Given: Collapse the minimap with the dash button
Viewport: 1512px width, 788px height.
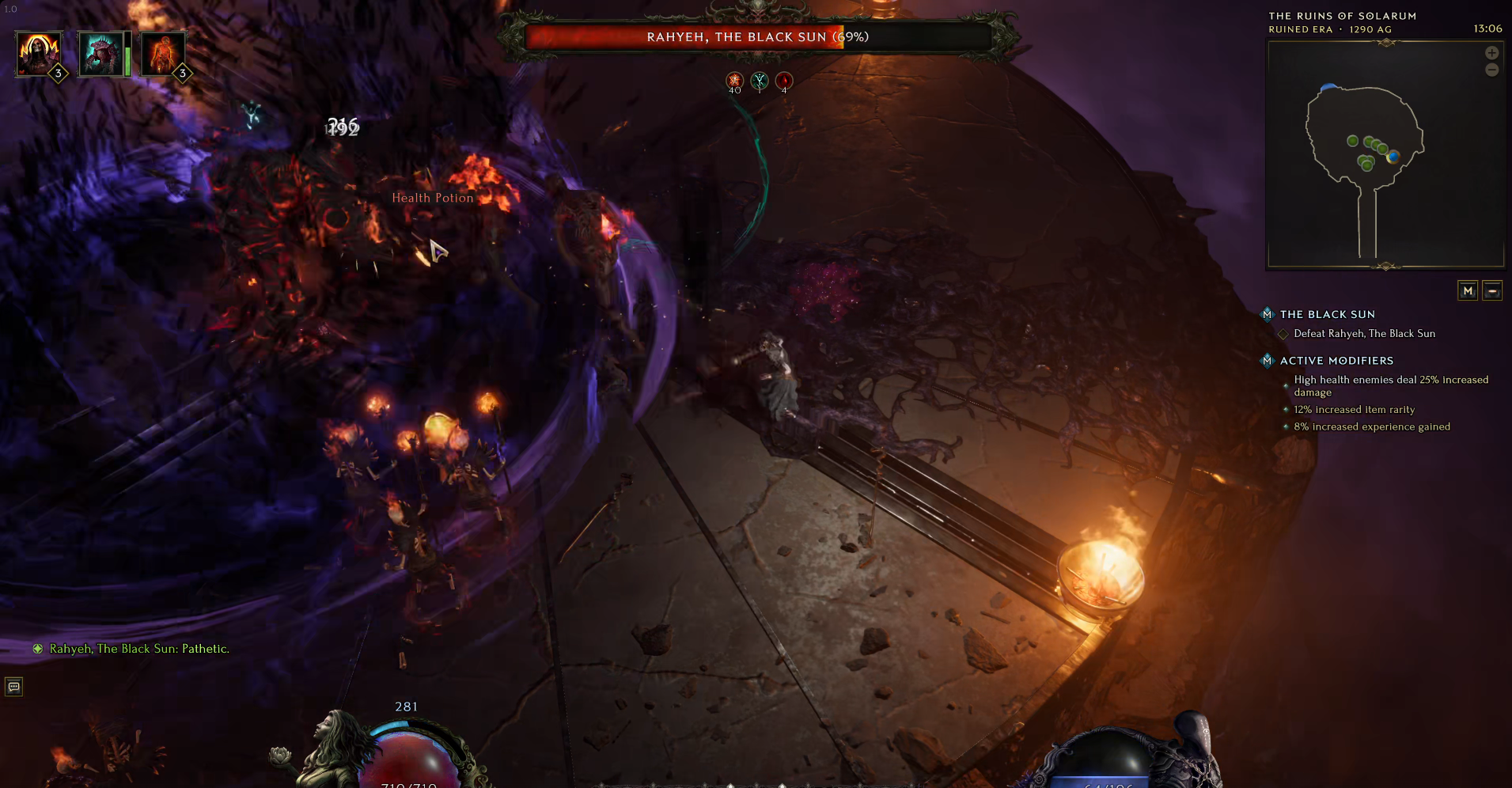Looking at the screenshot, I should [x=1492, y=291].
